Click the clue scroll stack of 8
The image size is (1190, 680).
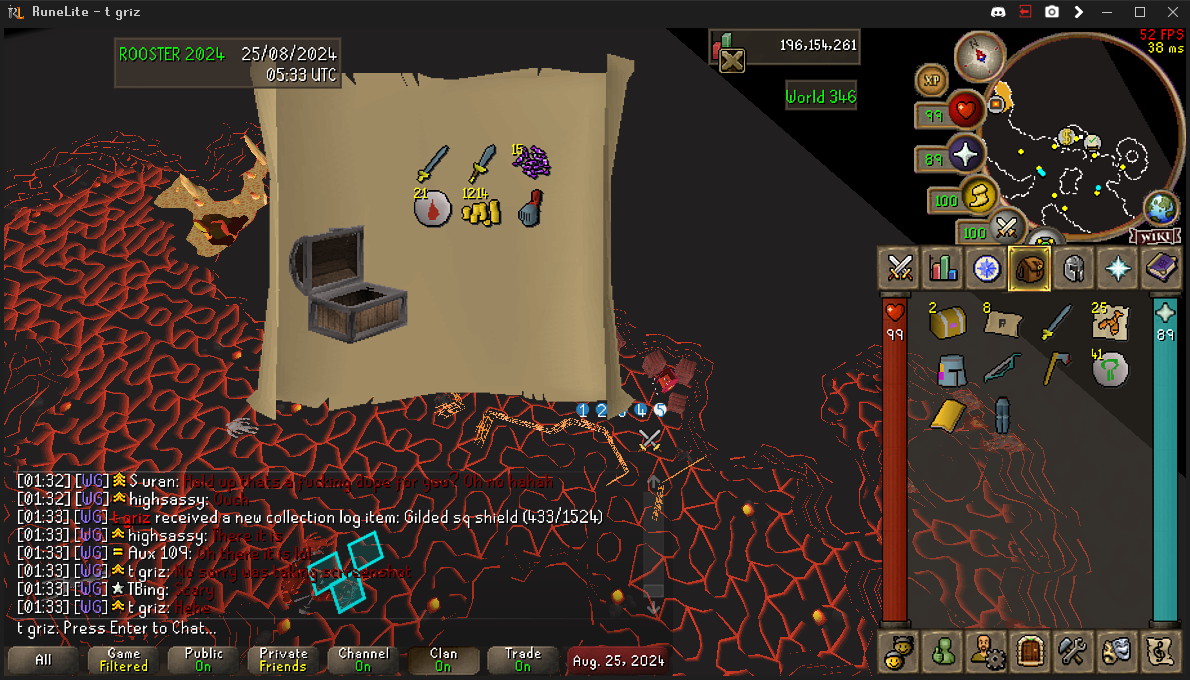(1001, 323)
